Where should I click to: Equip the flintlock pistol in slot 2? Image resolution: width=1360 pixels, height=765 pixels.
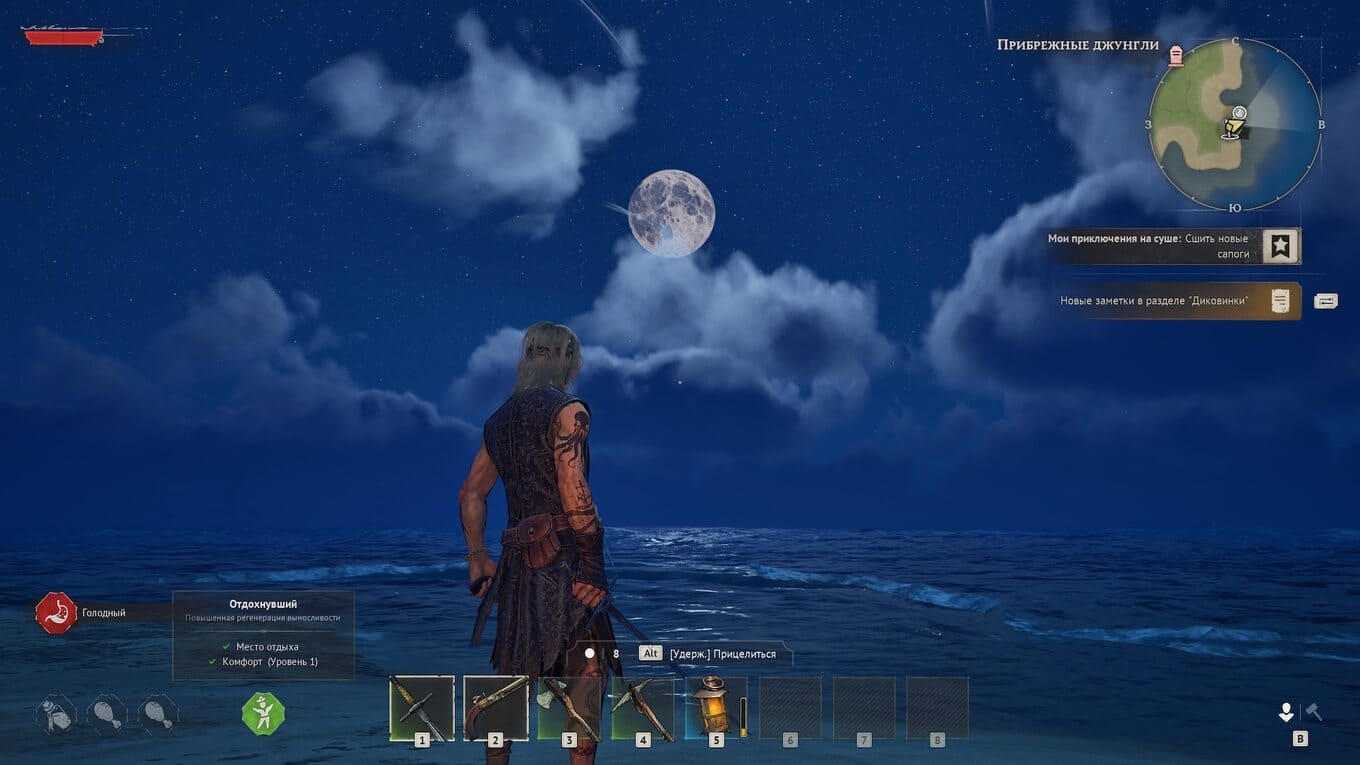click(495, 707)
